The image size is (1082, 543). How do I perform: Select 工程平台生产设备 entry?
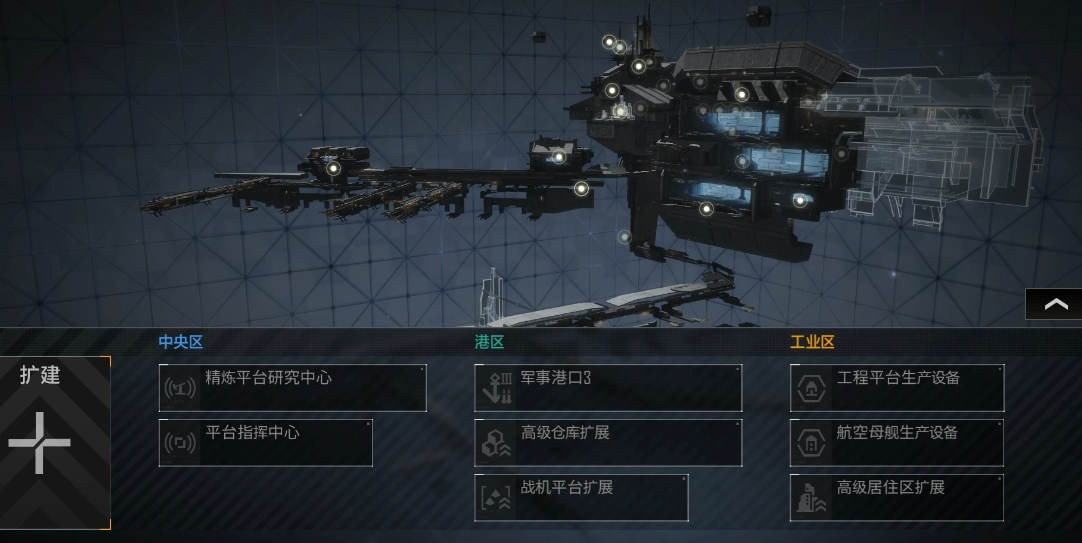pyautogui.click(x=897, y=388)
